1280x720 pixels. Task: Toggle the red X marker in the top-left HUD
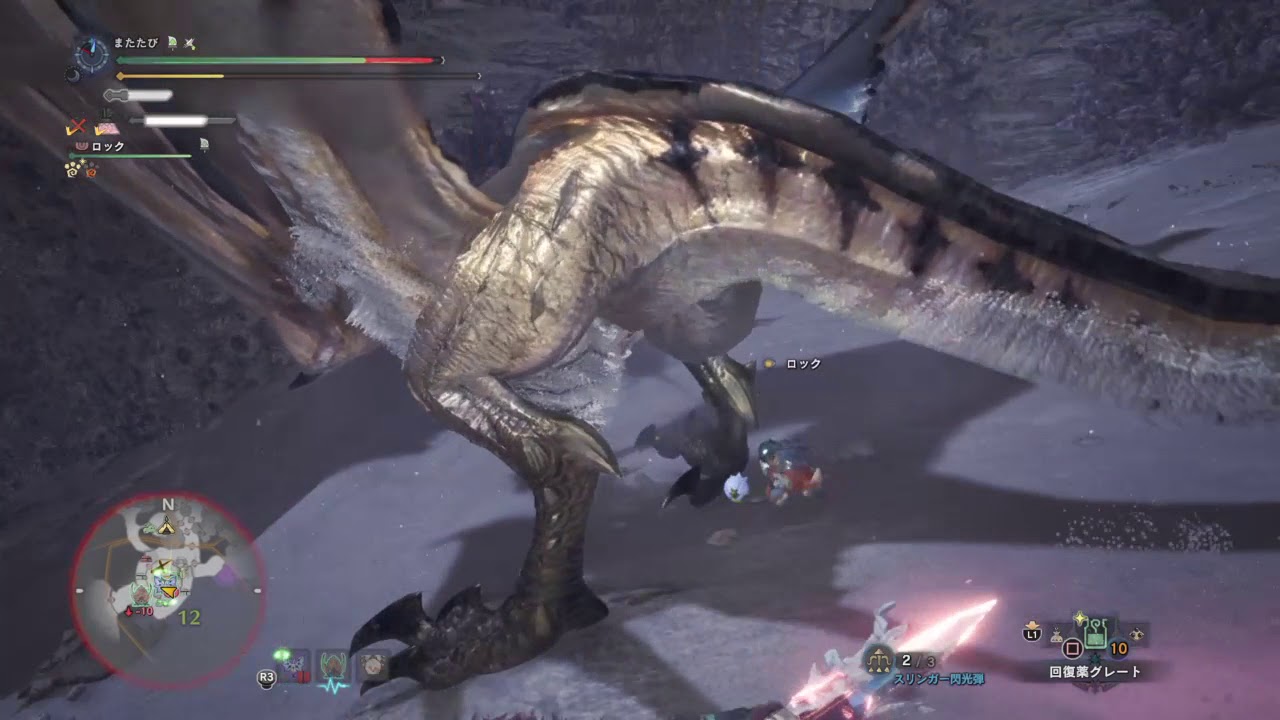(x=76, y=125)
